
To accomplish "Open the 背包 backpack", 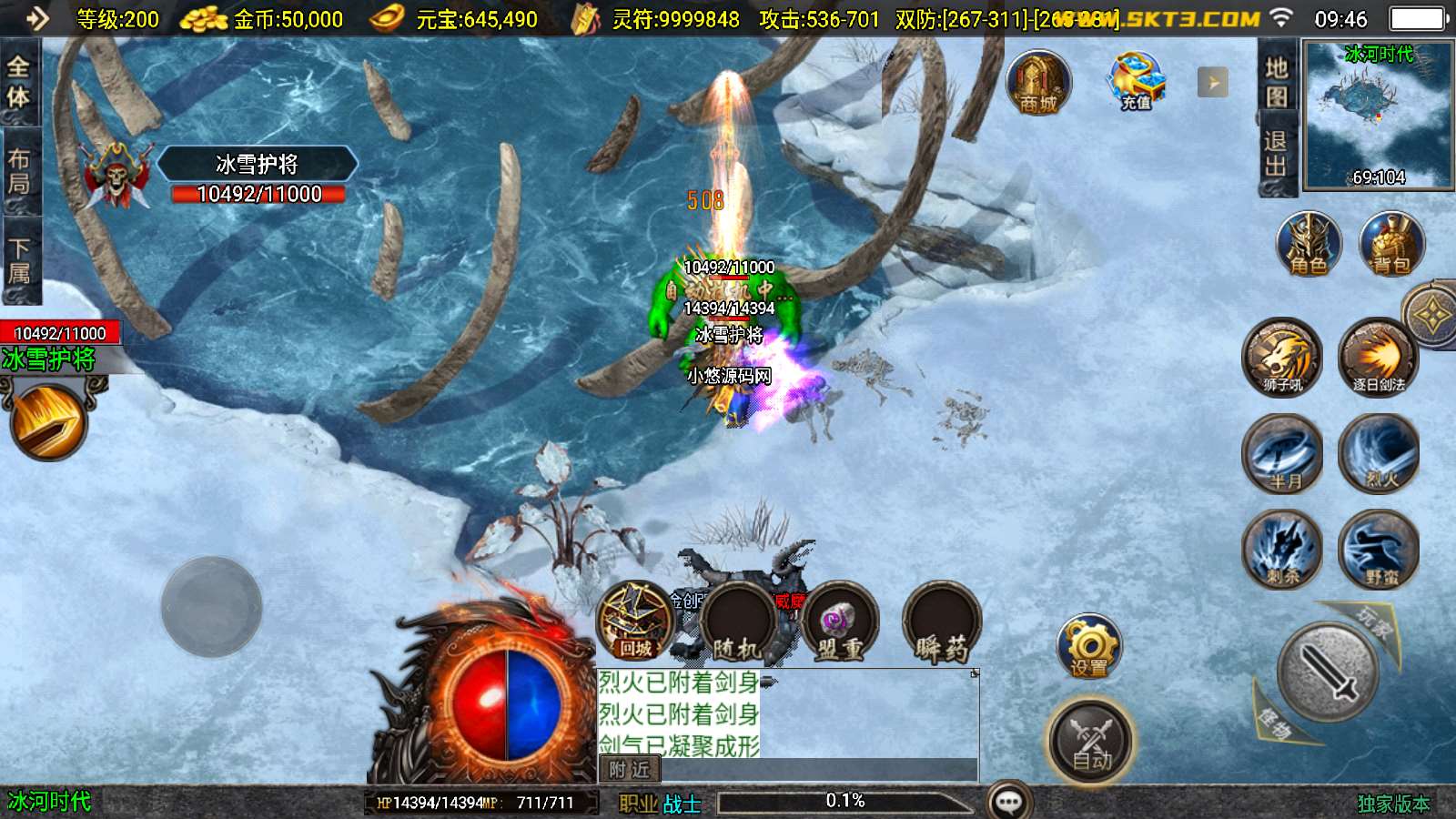I will [1390, 245].
